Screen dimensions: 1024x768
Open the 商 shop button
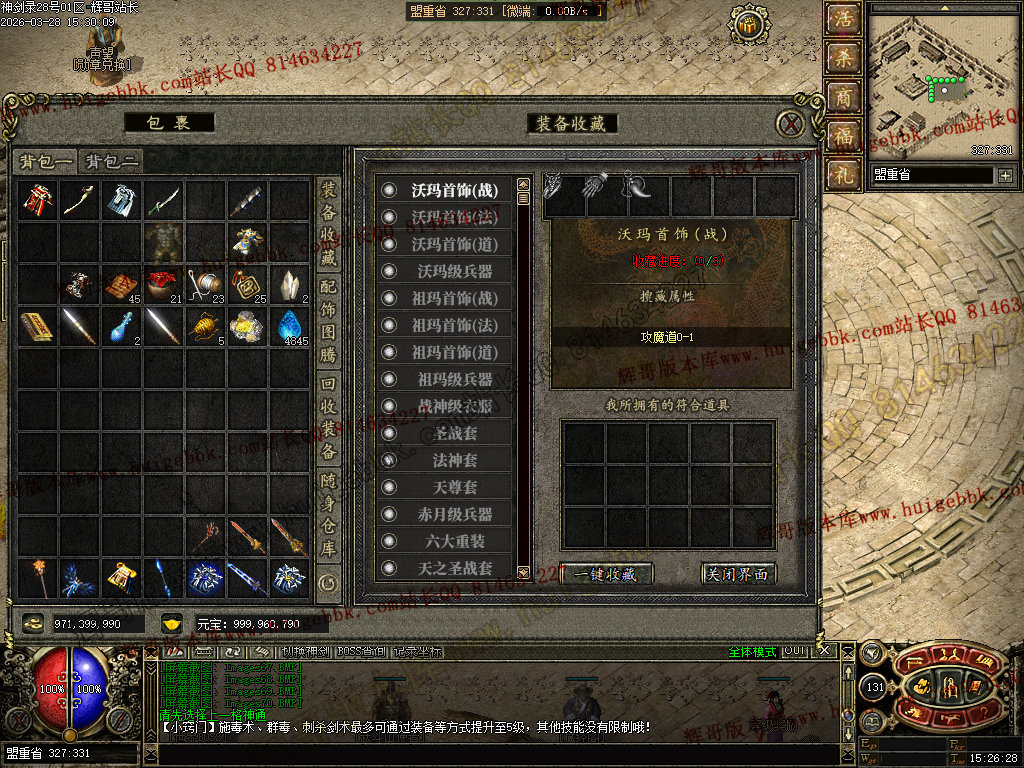tap(845, 97)
